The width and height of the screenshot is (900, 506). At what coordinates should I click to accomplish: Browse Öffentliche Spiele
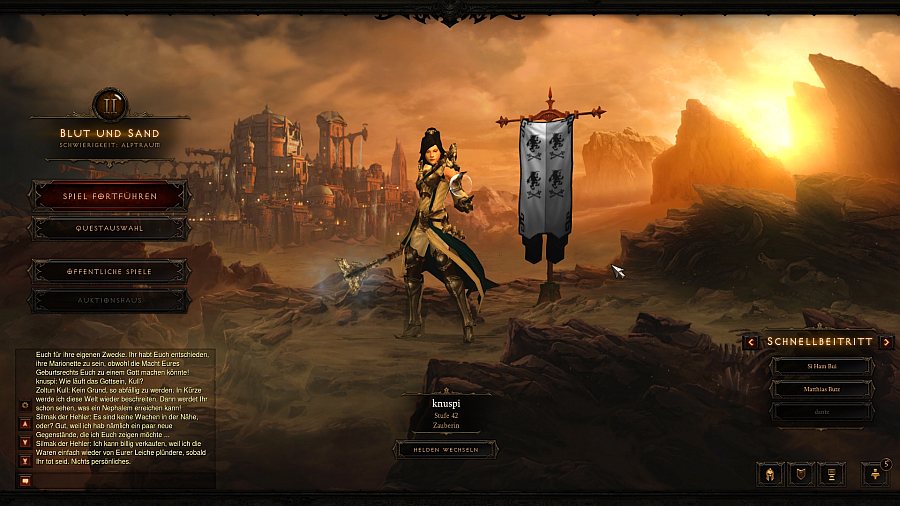(x=110, y=271)
